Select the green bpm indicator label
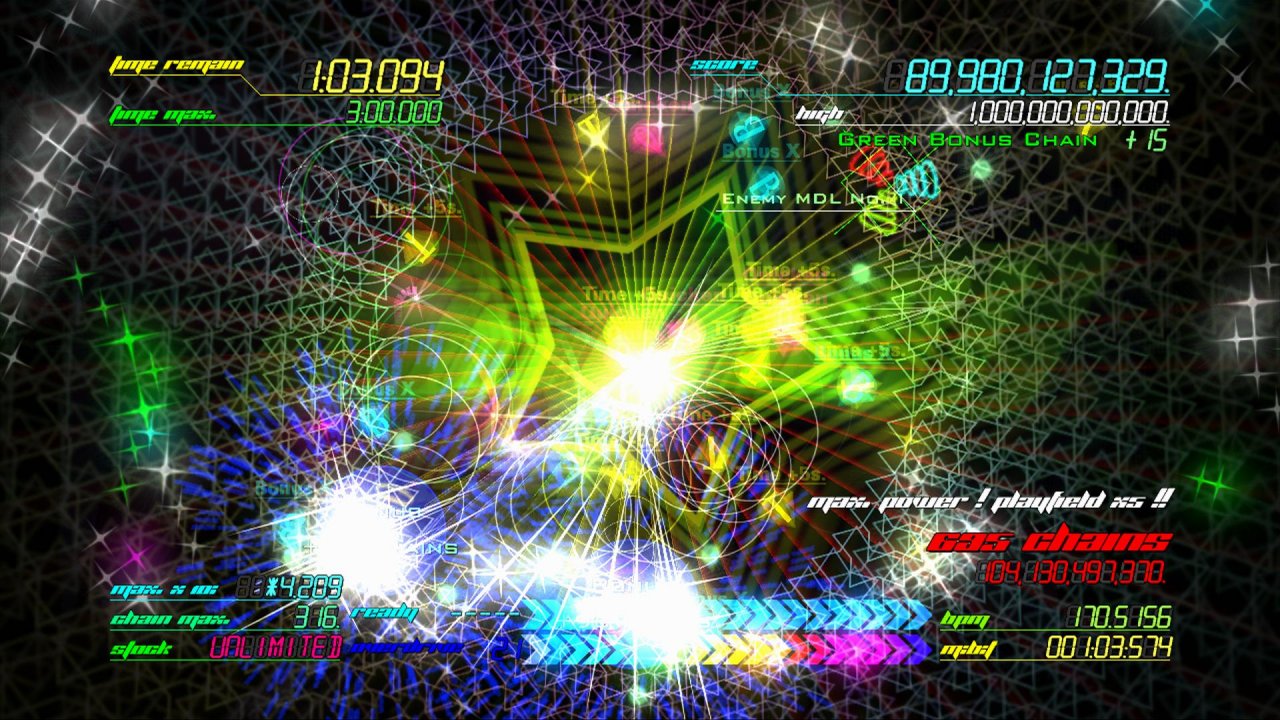Image resolution: width=1280 pixels, height=720 pixels. coord(966,620)
